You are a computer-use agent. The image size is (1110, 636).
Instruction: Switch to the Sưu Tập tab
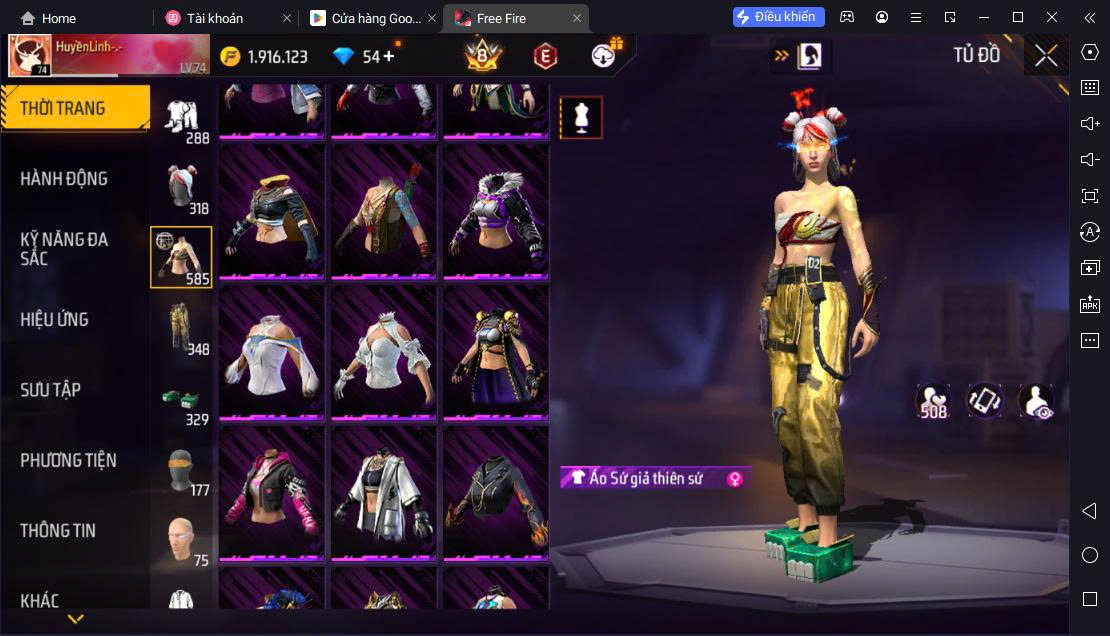click(x=50, y=390)
